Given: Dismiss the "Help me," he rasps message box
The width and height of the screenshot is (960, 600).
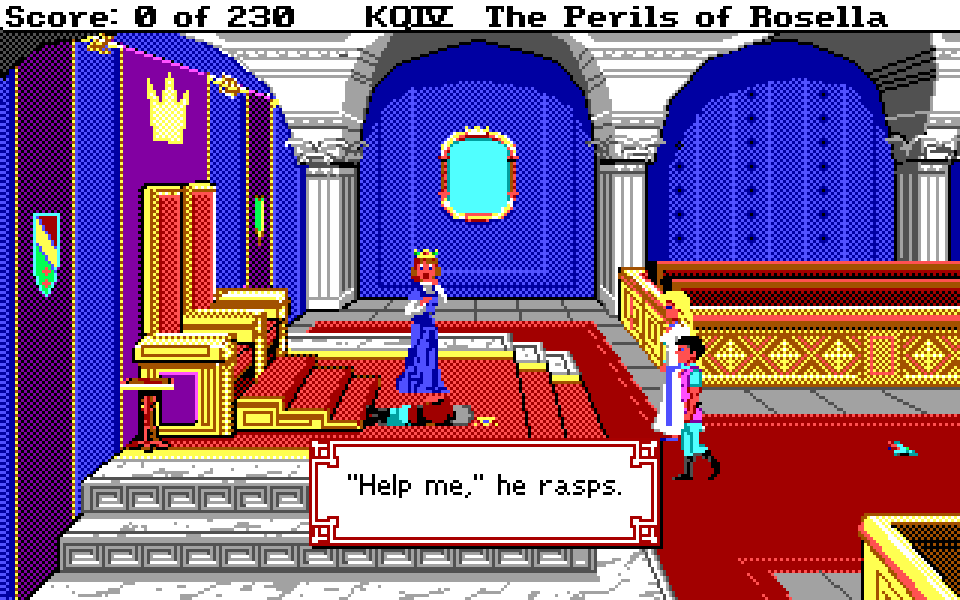Looking at the screenshot, I should click(x=484, y=491).
